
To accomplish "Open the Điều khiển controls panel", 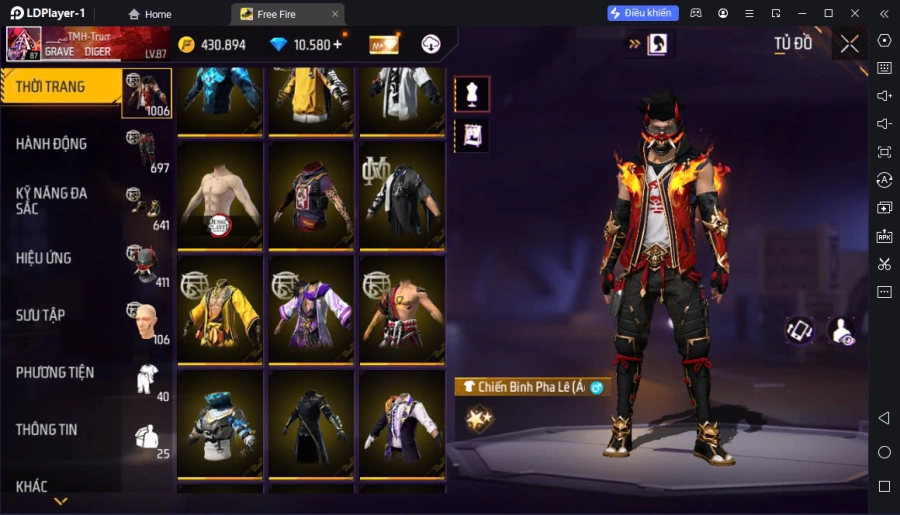I will coord(643,13).
